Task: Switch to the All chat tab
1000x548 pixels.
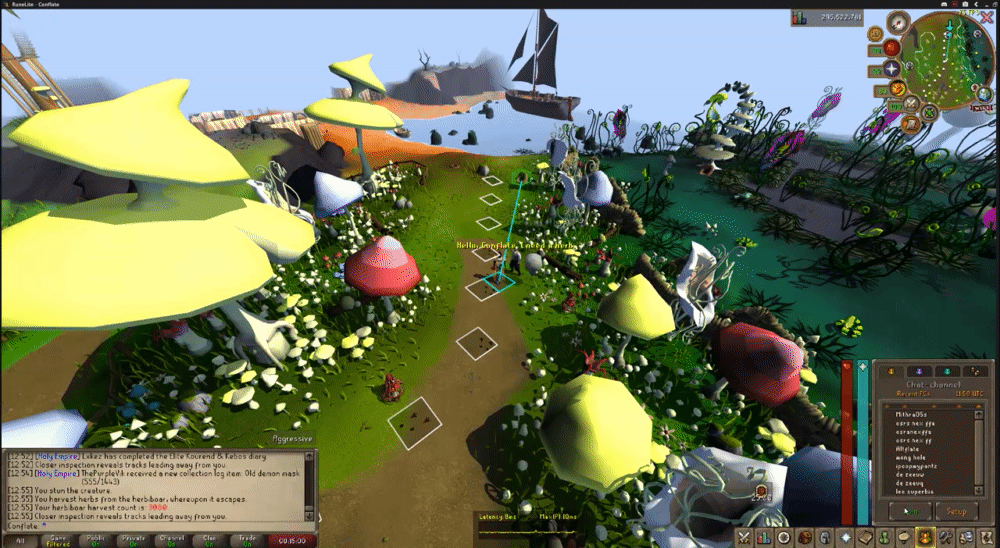Action: point(20,540)
